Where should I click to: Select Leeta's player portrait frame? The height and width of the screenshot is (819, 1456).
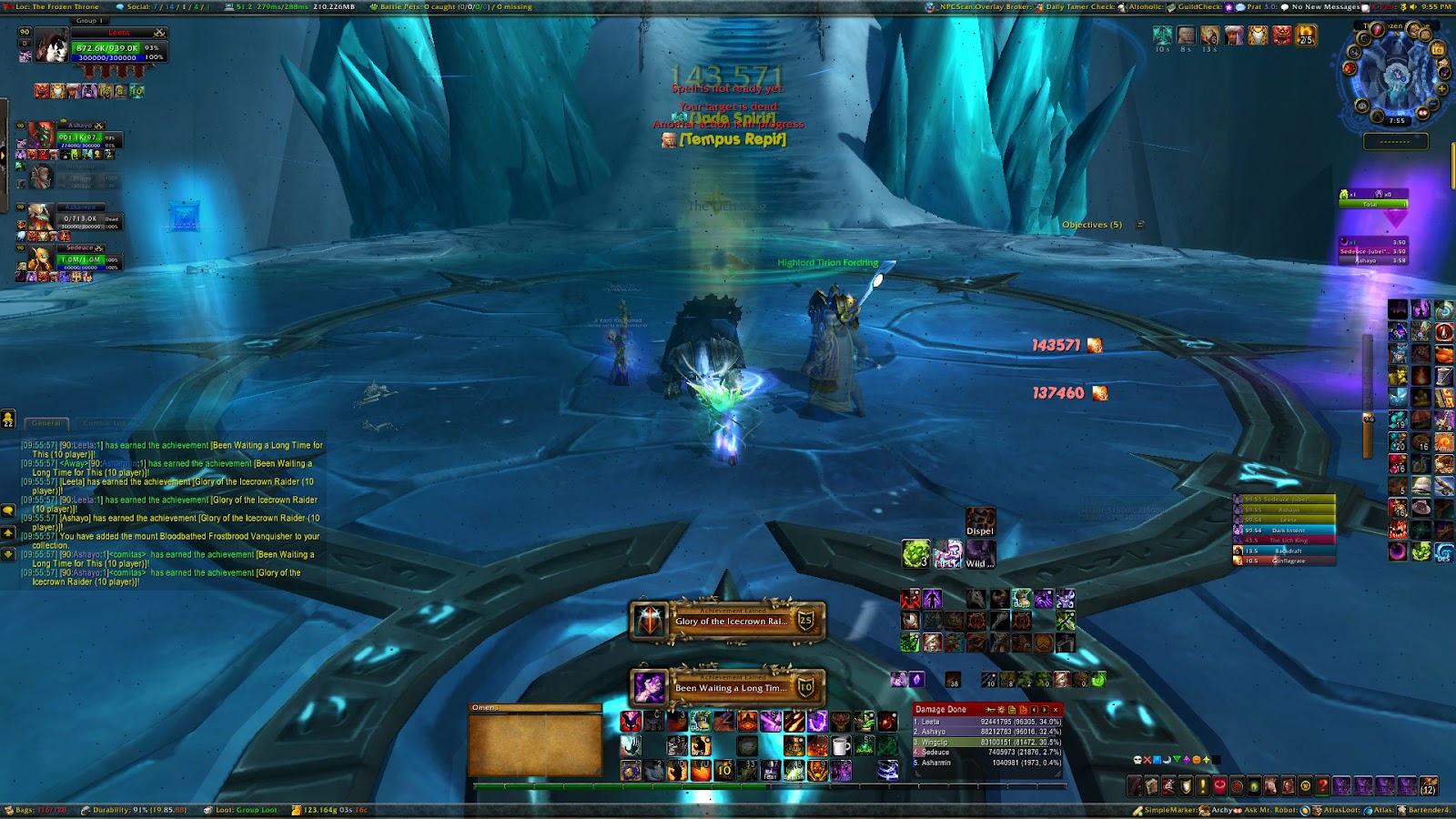pos(52,45)
